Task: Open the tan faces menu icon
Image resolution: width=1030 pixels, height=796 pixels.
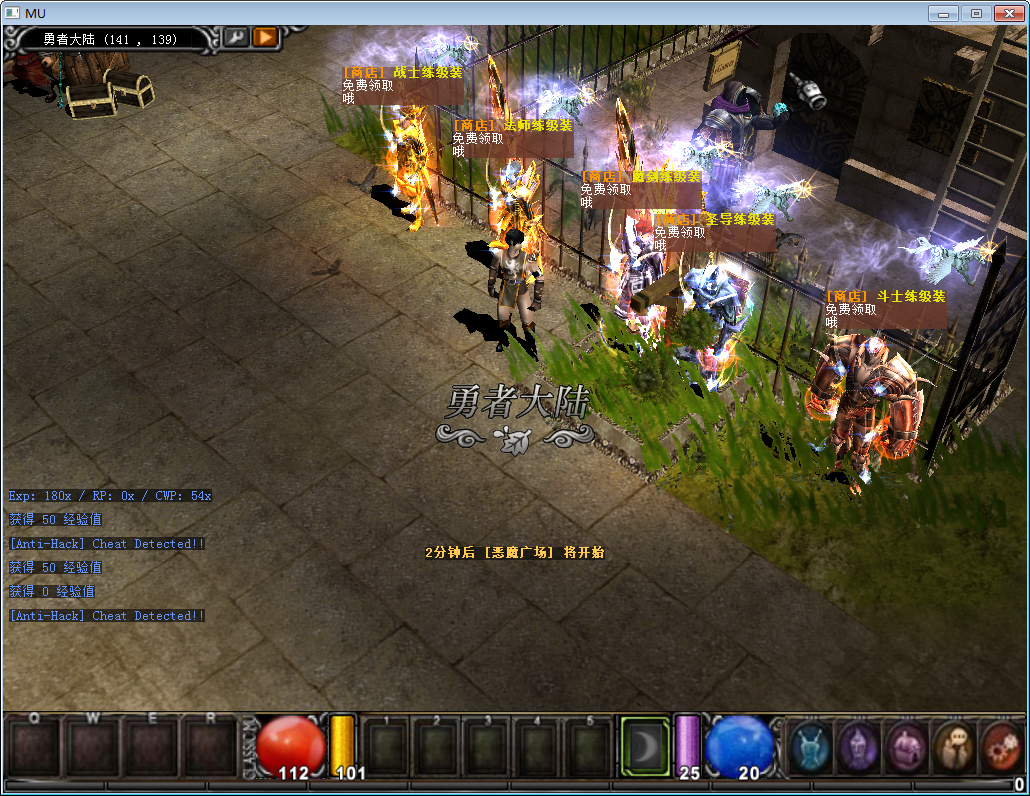Action: point(952,747)
